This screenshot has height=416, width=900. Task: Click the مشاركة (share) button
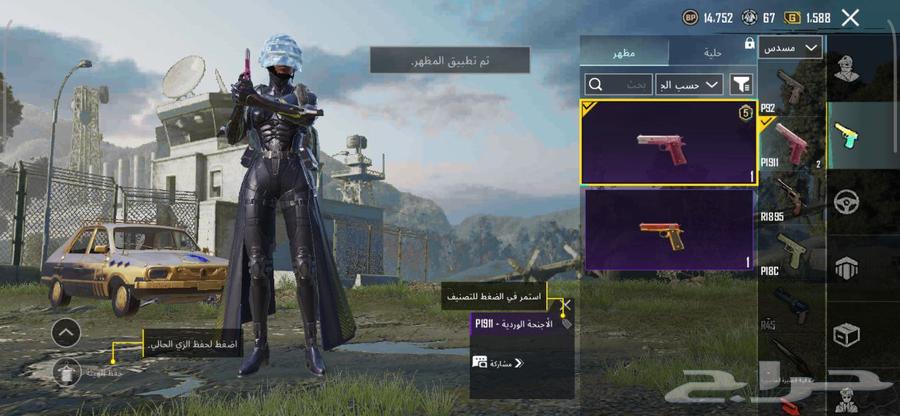click(495, 363)
